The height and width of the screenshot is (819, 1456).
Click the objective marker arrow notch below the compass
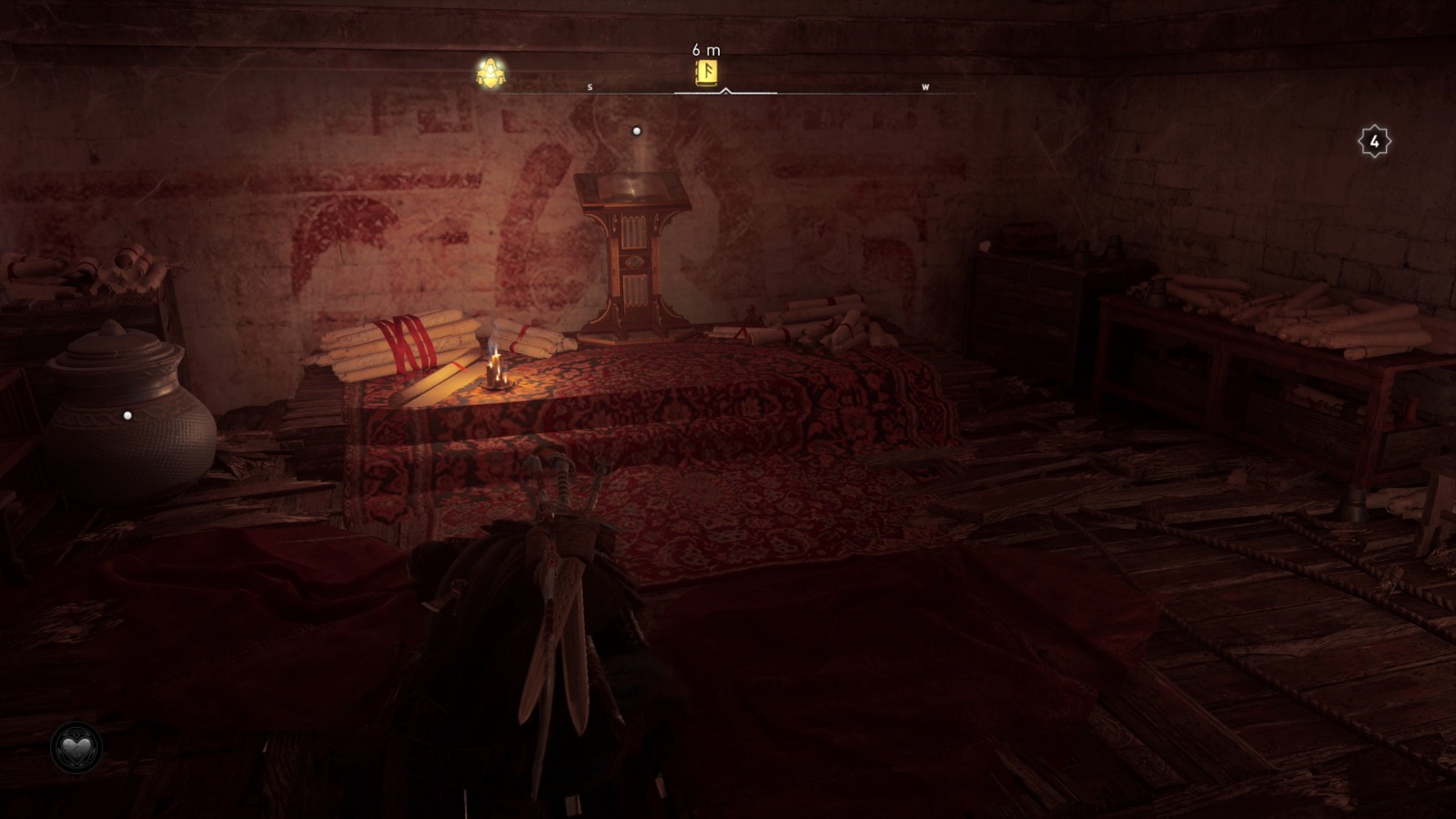(x=725, y=93)
